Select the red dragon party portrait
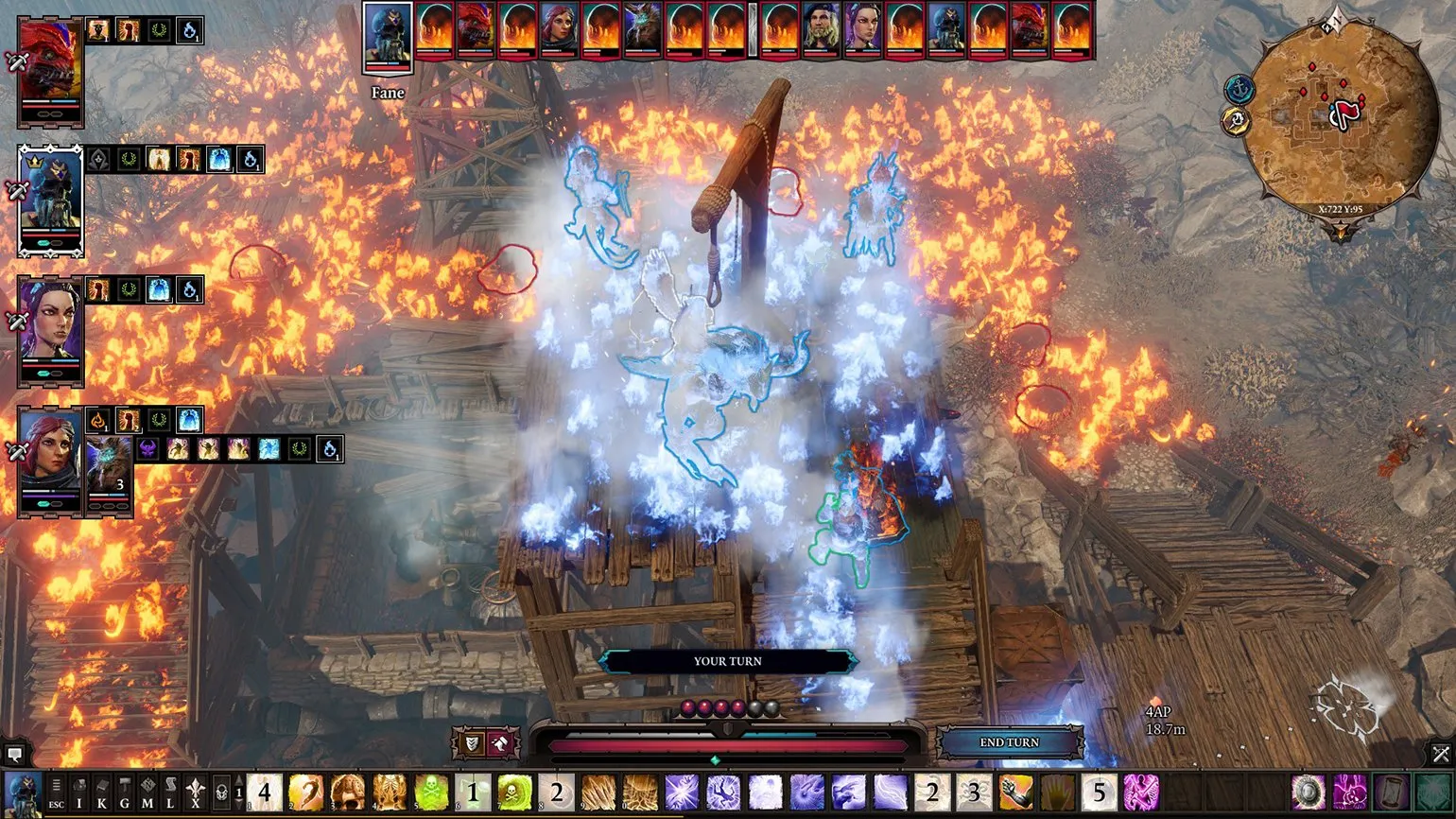Image resolution: width=1456 pixels, height=819 pixels. 50,71
